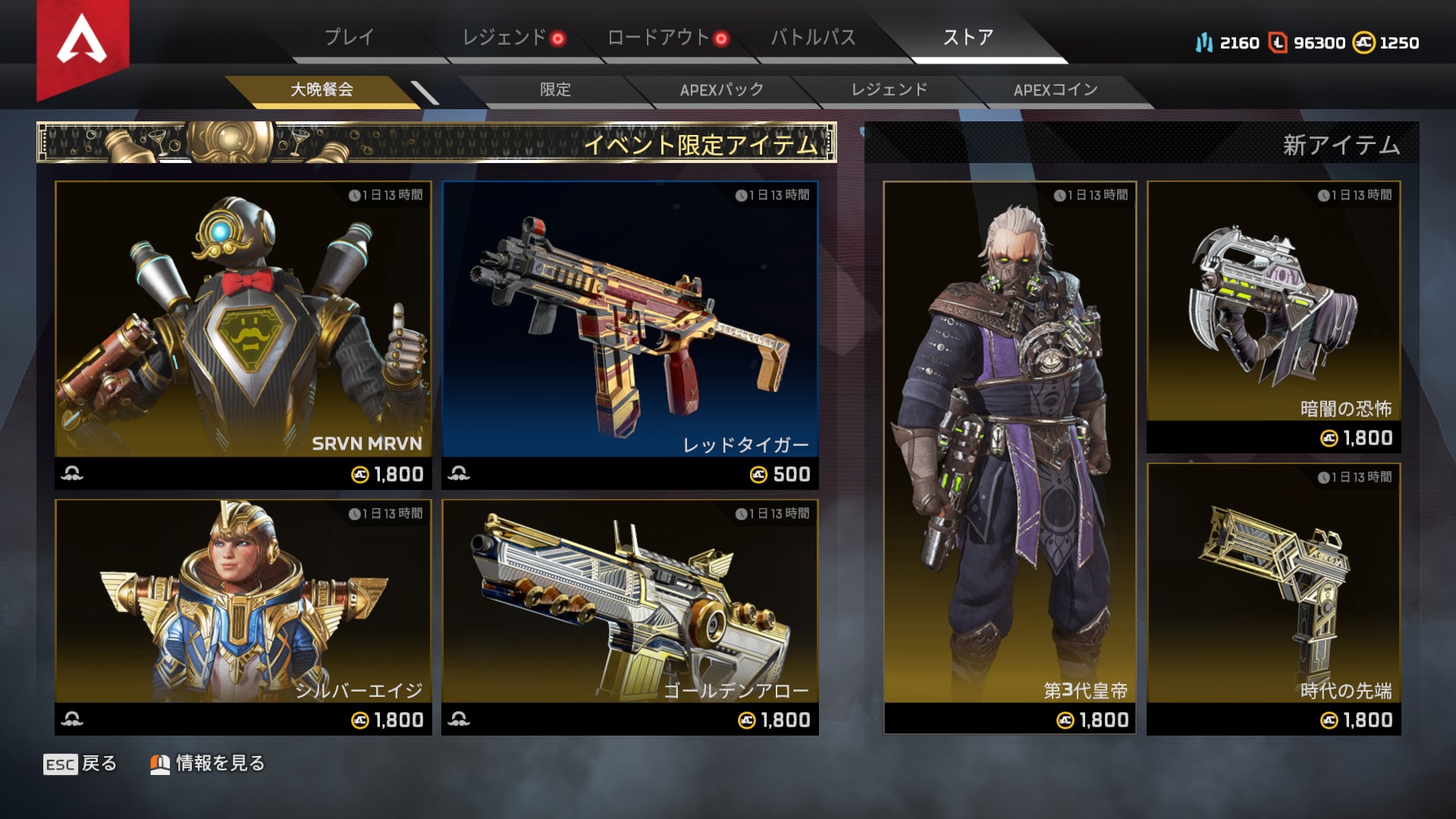Choose the レッドタイガー weapon skin for 500
The height and width of the screenshot is (819, 1456).
point(630,334)
